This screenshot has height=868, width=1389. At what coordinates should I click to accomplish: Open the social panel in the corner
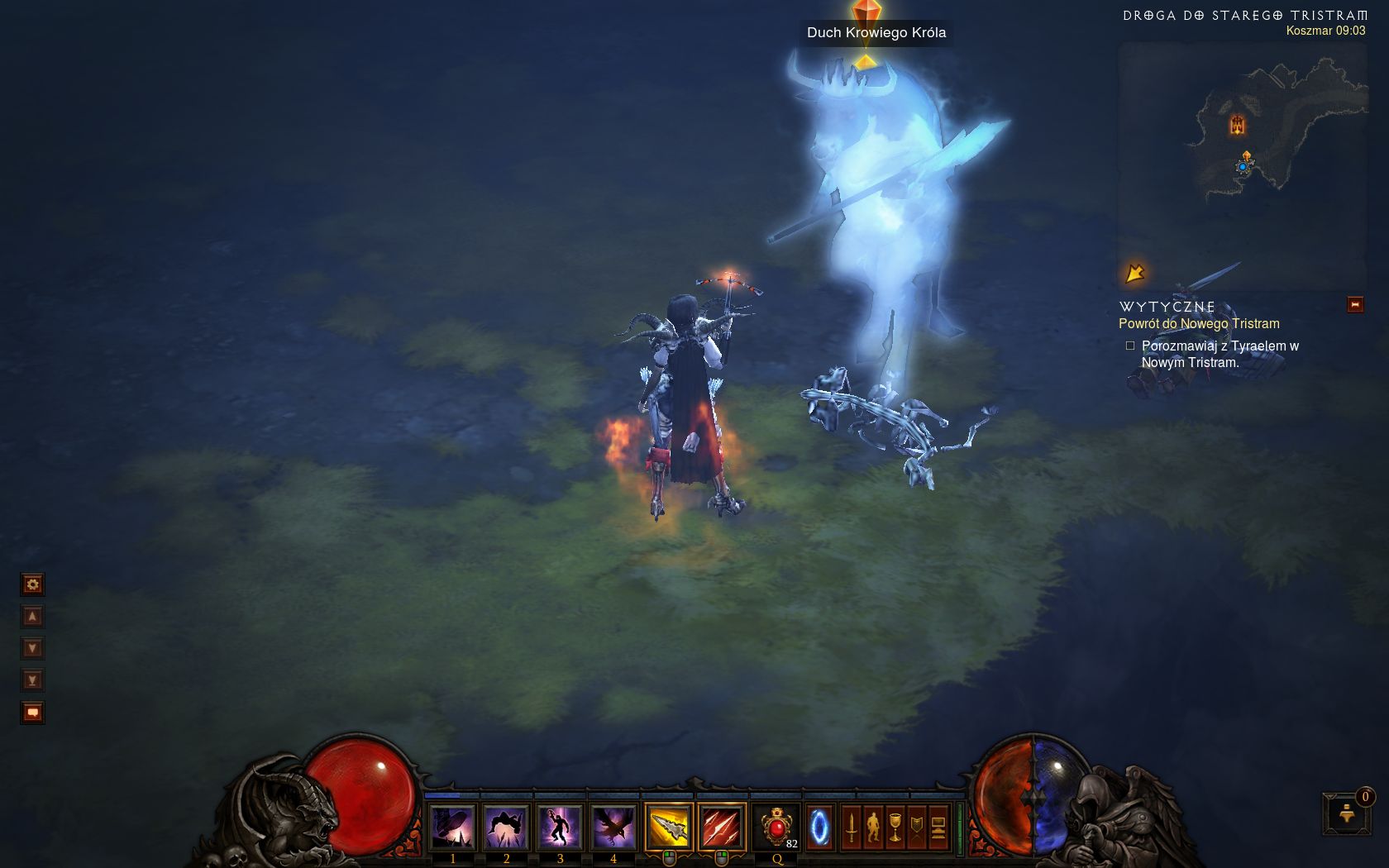point(1348,814)
